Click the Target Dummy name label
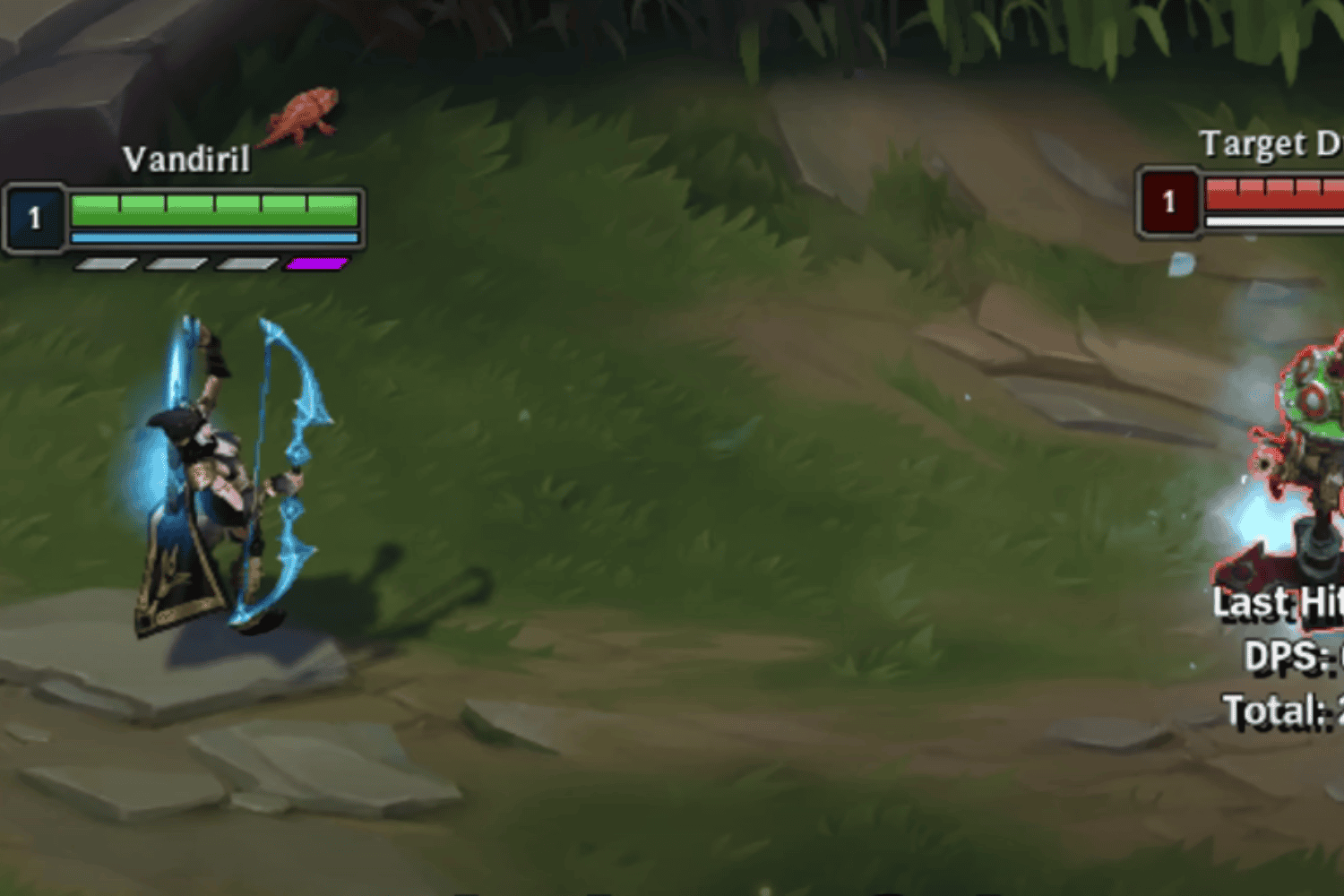 coord(1265,142)
